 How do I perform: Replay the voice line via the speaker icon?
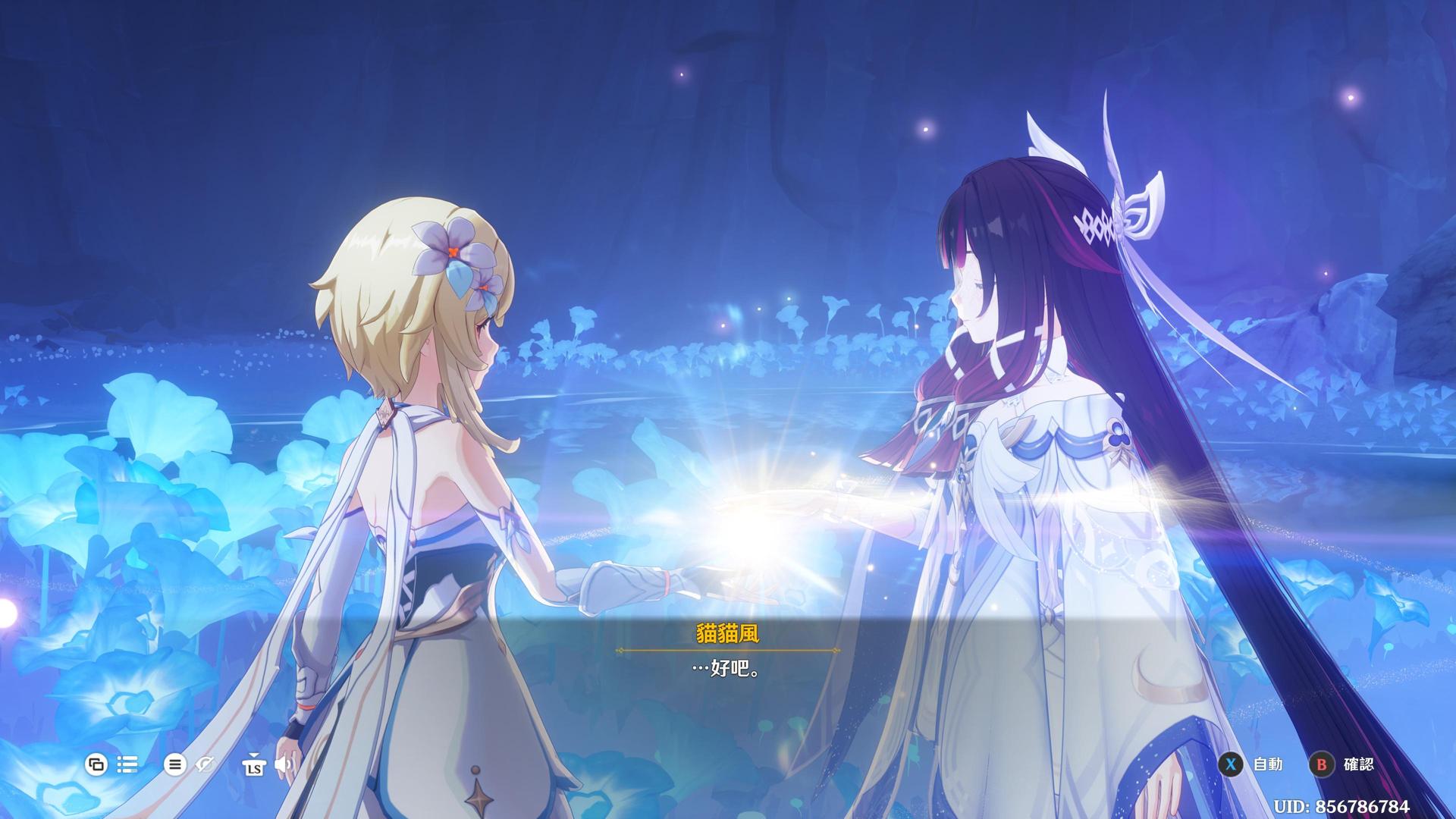tap(284, 764)
